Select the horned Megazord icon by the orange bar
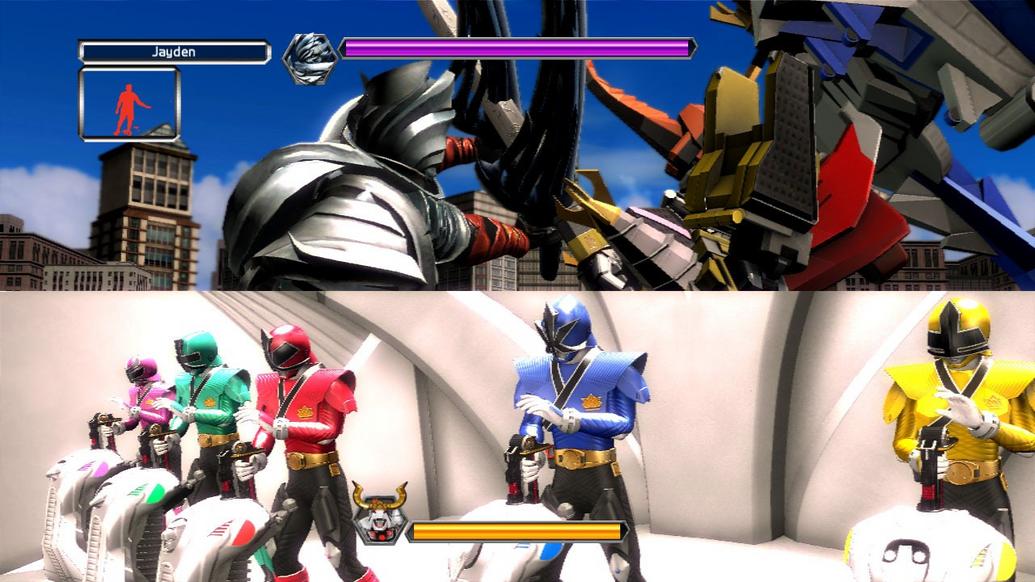Viewport: 1035px width, 582px height. (x=378, y=514)
